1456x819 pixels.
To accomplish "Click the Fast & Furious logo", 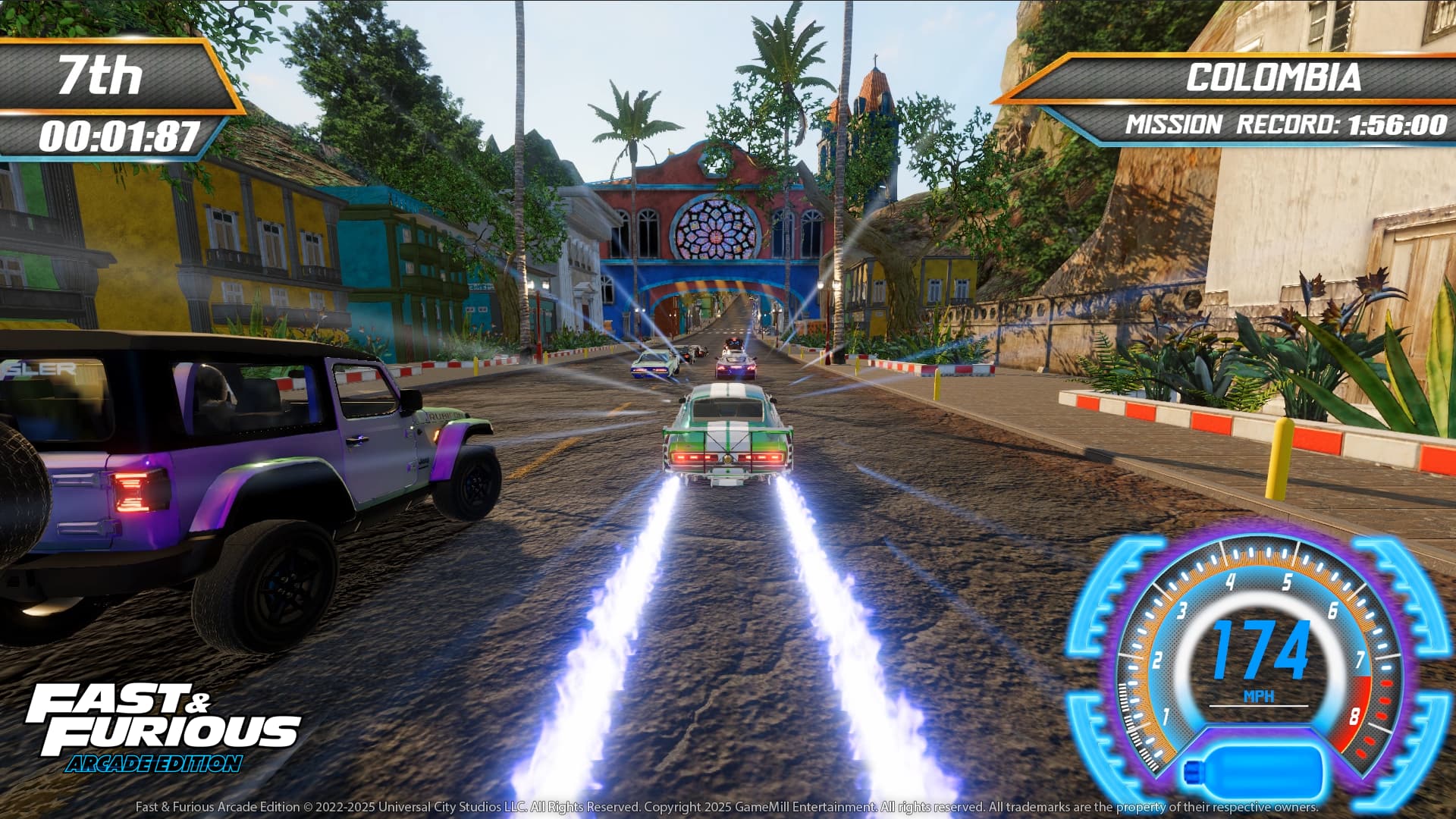I will coord(159,720).
